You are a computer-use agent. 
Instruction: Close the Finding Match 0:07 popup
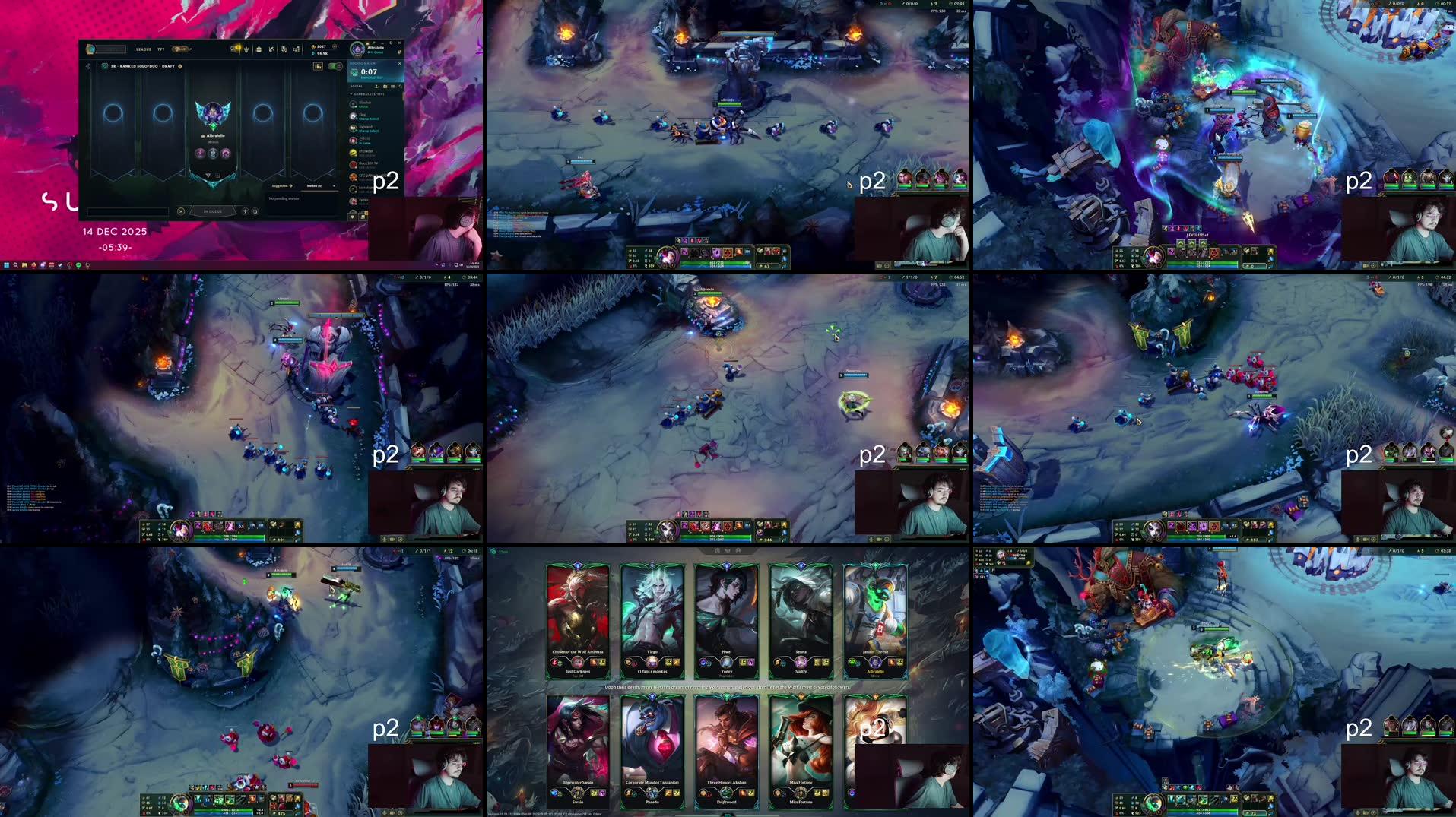pos(400,64)
